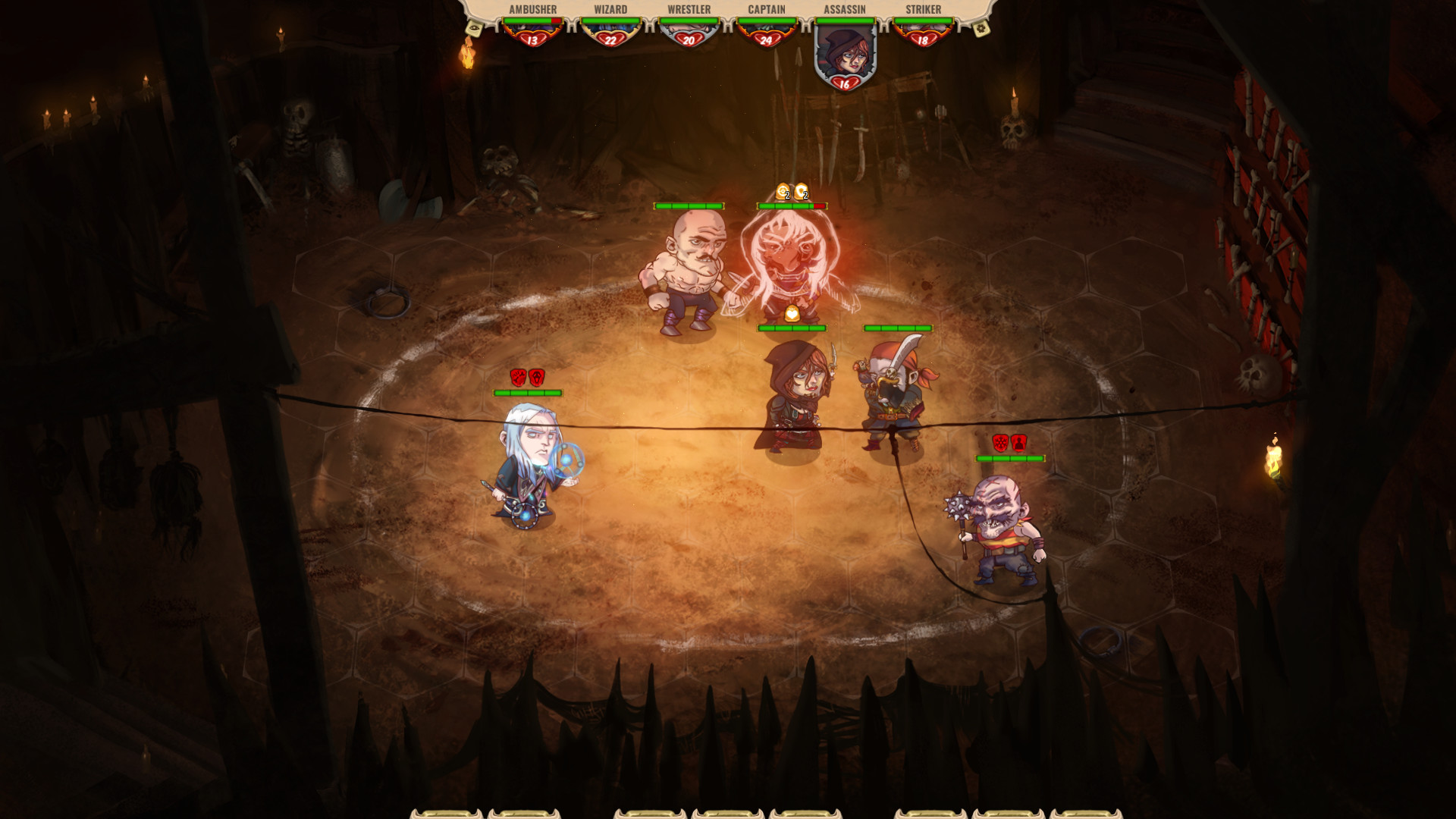The width and height of the screenshot is (1456, 819).
Task: Click the buff with counter 2 above the ghost
Action: click(800, 191)
